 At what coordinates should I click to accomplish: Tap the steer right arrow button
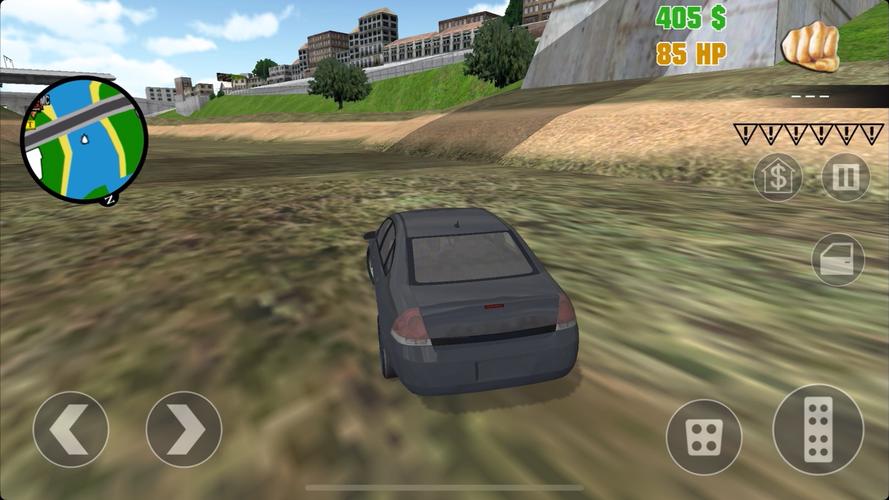coord(184,429)
